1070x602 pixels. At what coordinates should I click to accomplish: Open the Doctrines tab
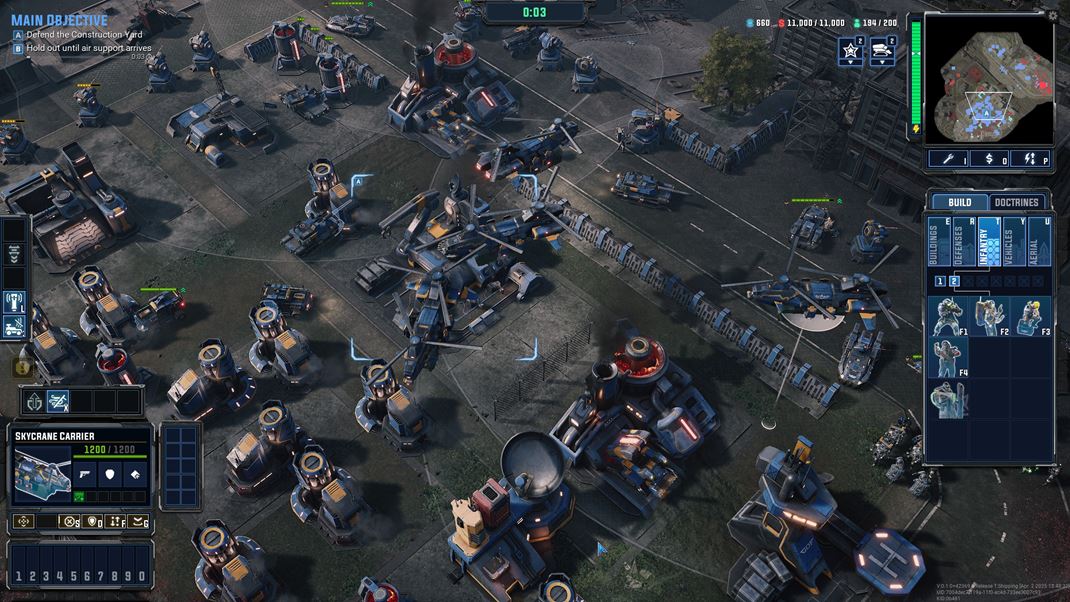1016,202
